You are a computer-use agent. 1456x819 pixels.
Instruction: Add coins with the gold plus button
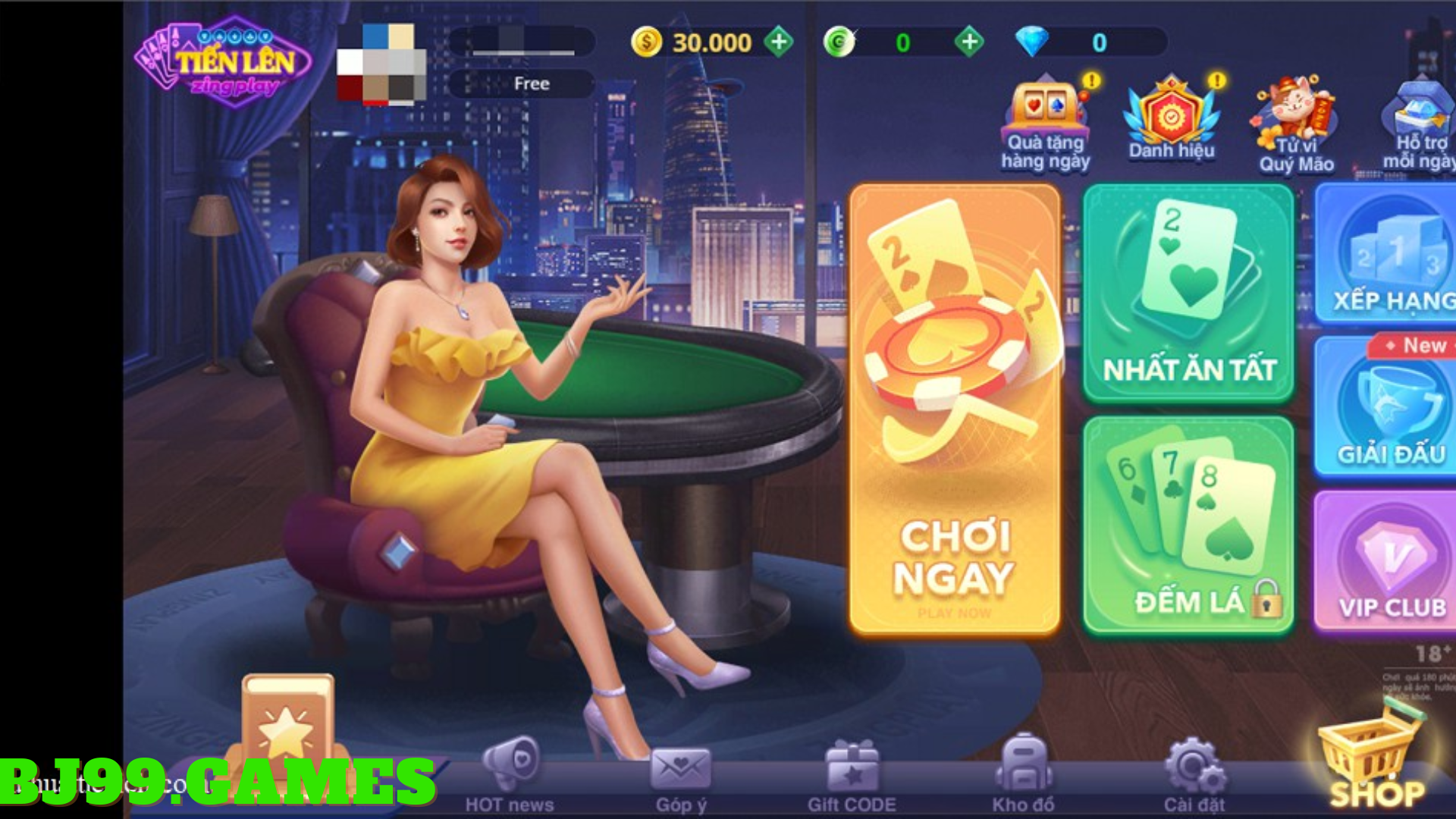[x=778, y=42]
